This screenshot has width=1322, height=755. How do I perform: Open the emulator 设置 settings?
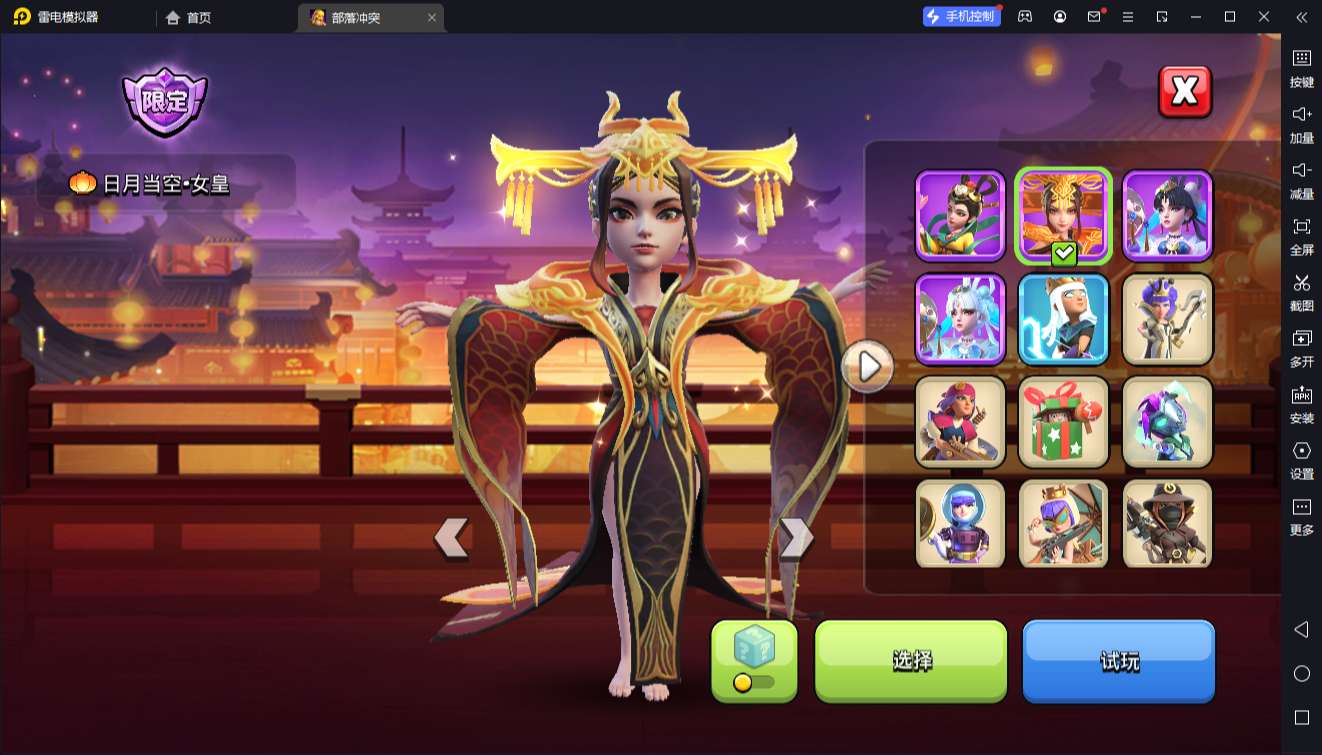coord(1301,459)
